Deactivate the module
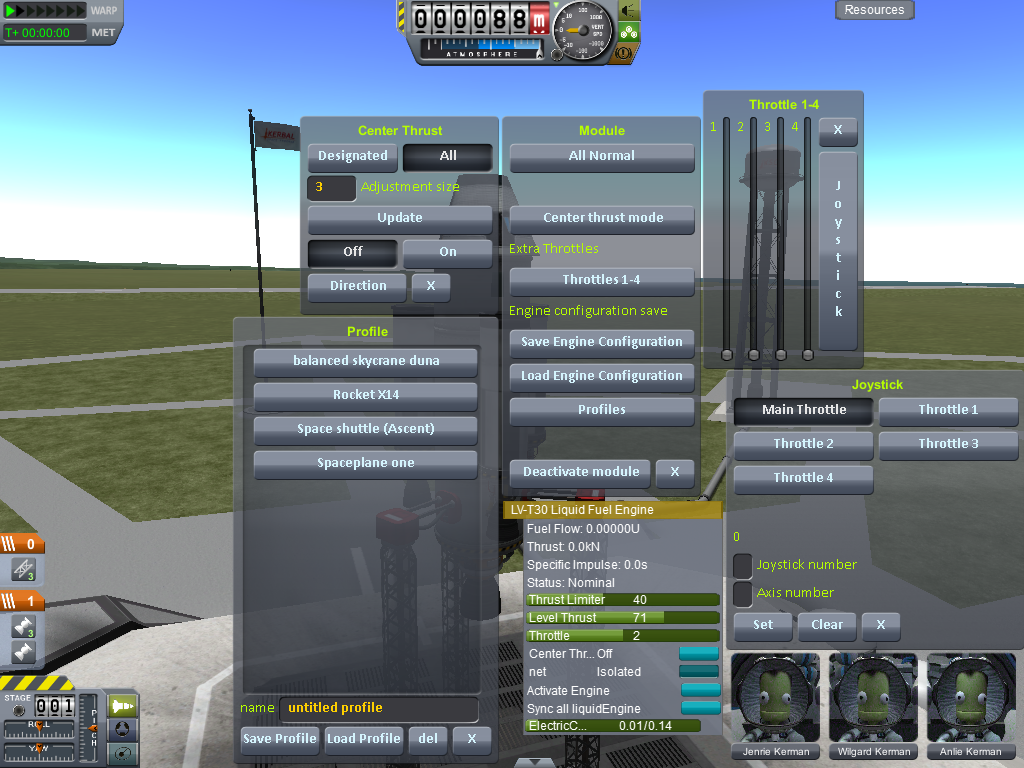This screenshot has width=1024, height=768. coord(580,472)
